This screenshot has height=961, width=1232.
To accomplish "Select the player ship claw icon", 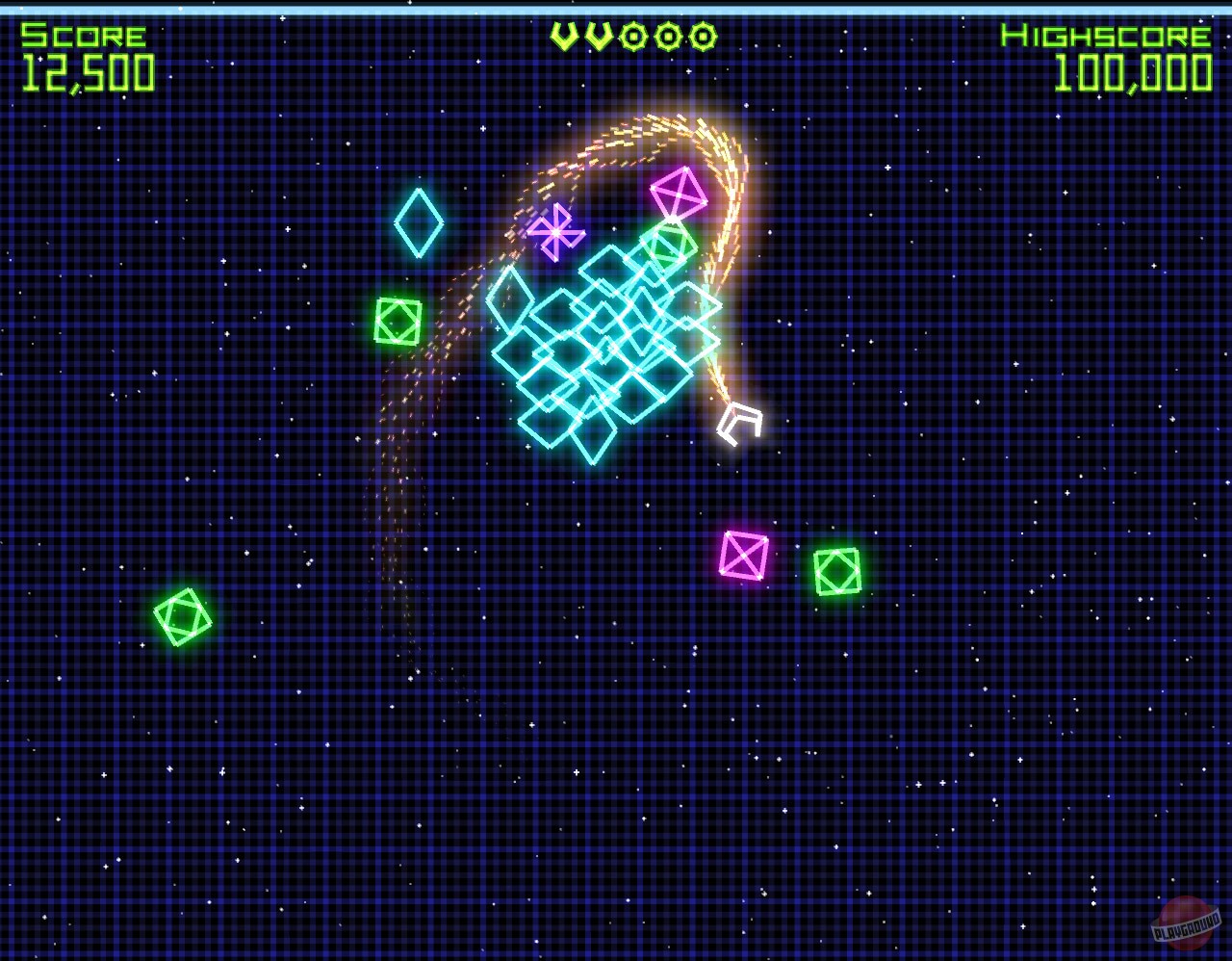I will point(739,424).
